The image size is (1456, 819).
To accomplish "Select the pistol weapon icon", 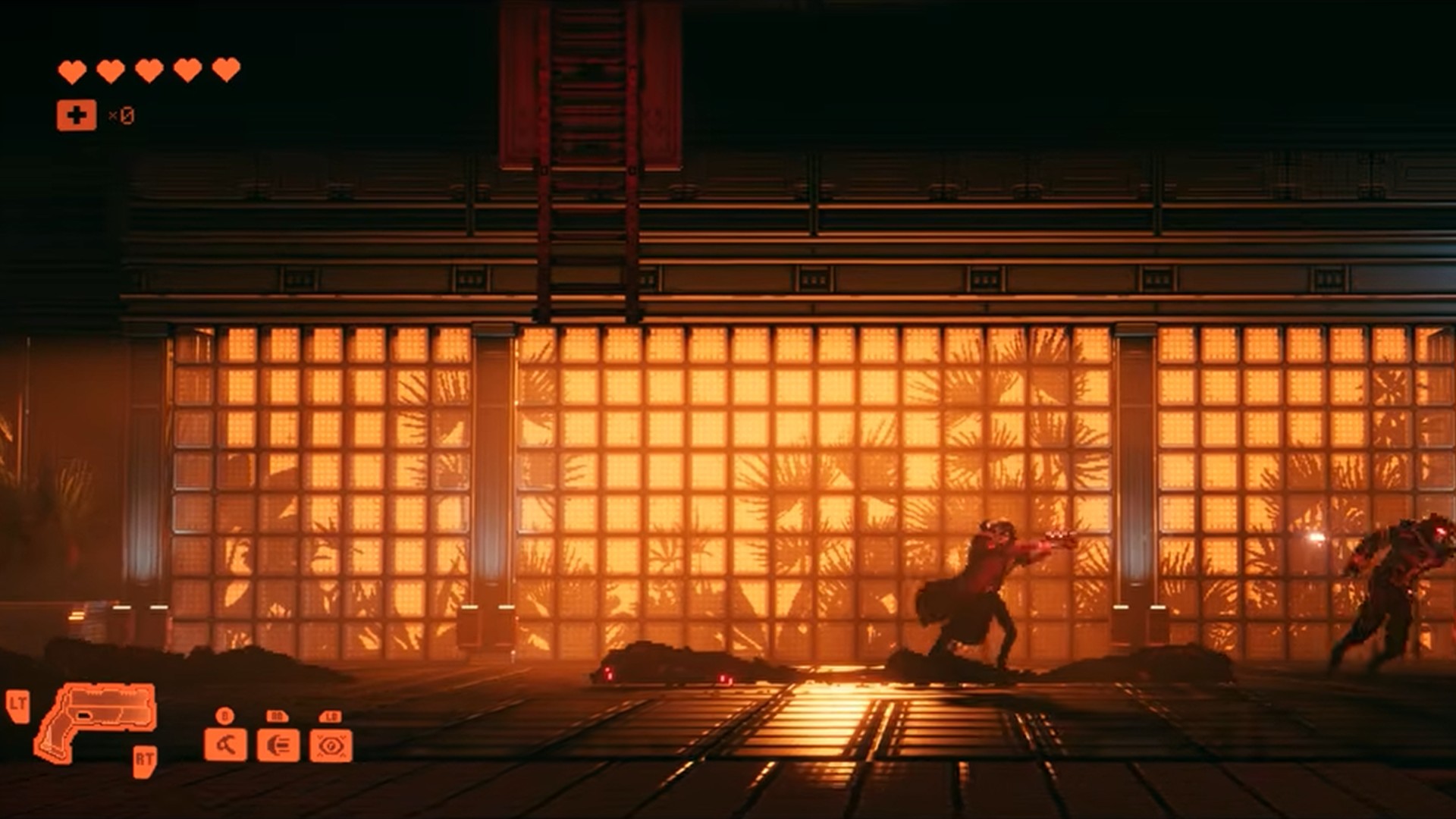I will tap(99, 717).
